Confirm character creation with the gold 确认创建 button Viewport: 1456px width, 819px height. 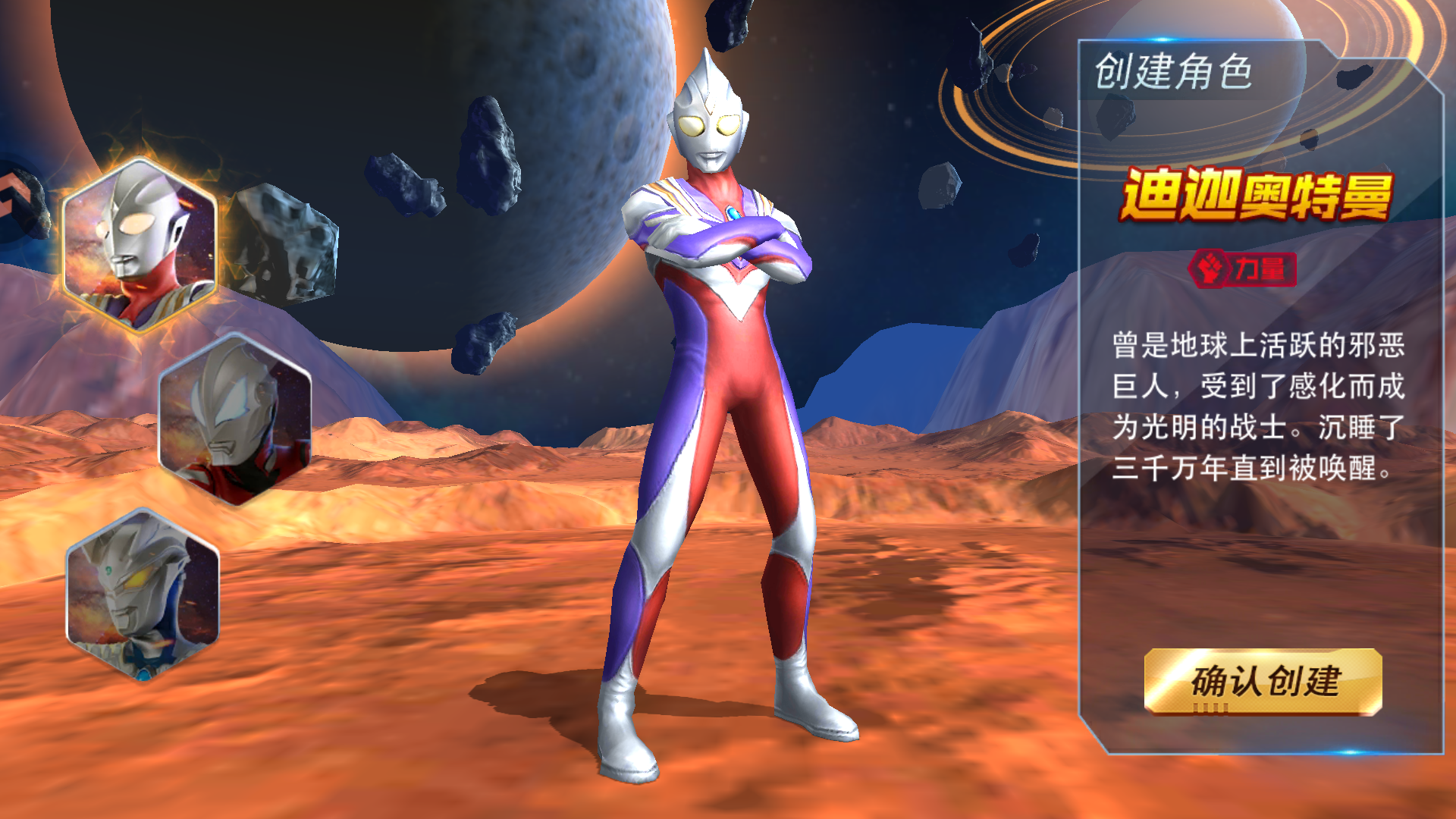coord(1263,681)
